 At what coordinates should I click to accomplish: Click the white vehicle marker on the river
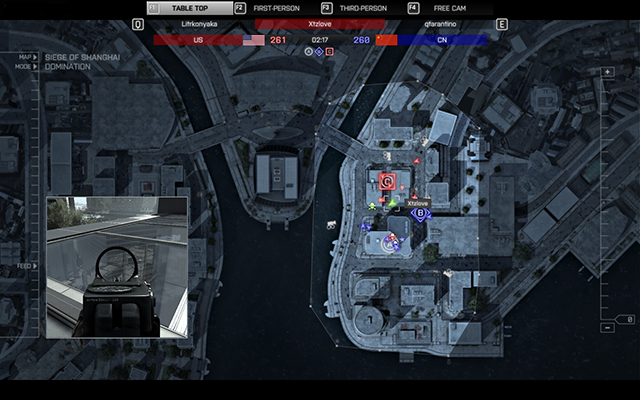(329, 223)
